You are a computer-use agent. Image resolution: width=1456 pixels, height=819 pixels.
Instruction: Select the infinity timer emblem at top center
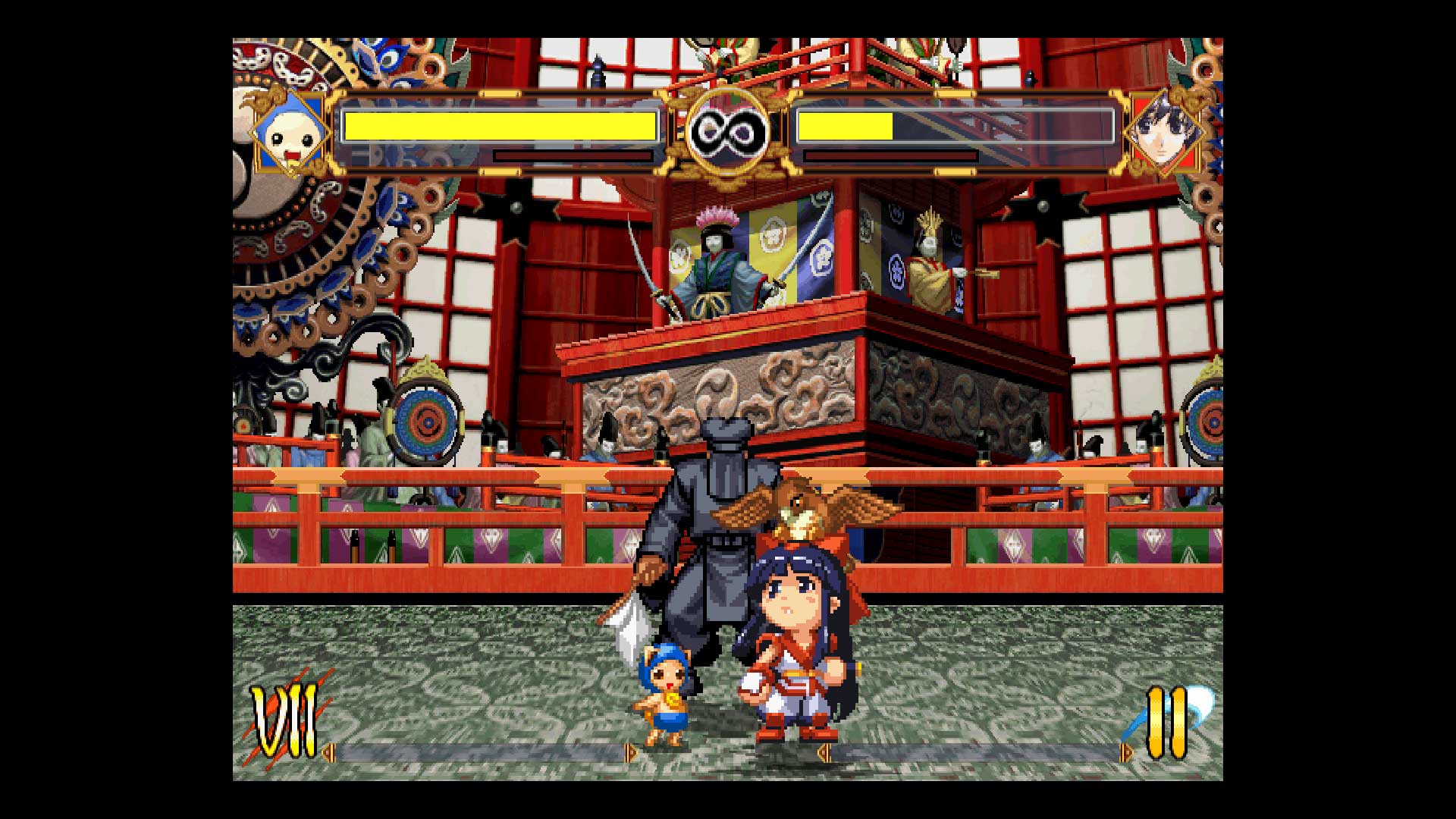point(730,129)
